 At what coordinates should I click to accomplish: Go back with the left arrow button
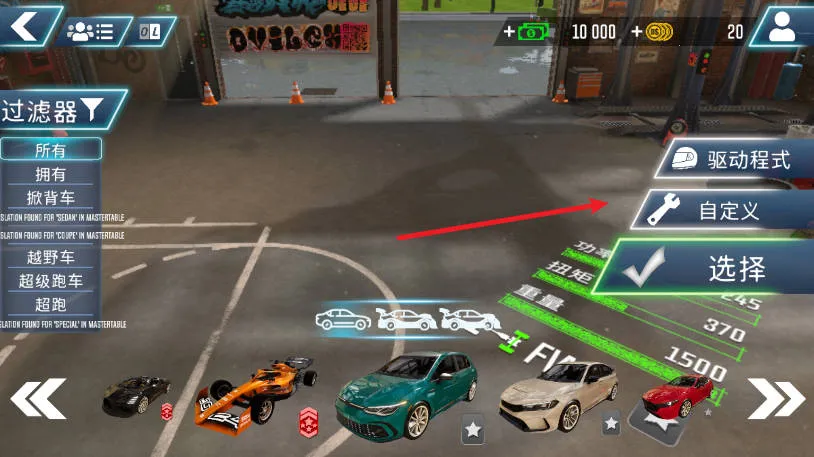click(24, 25)
